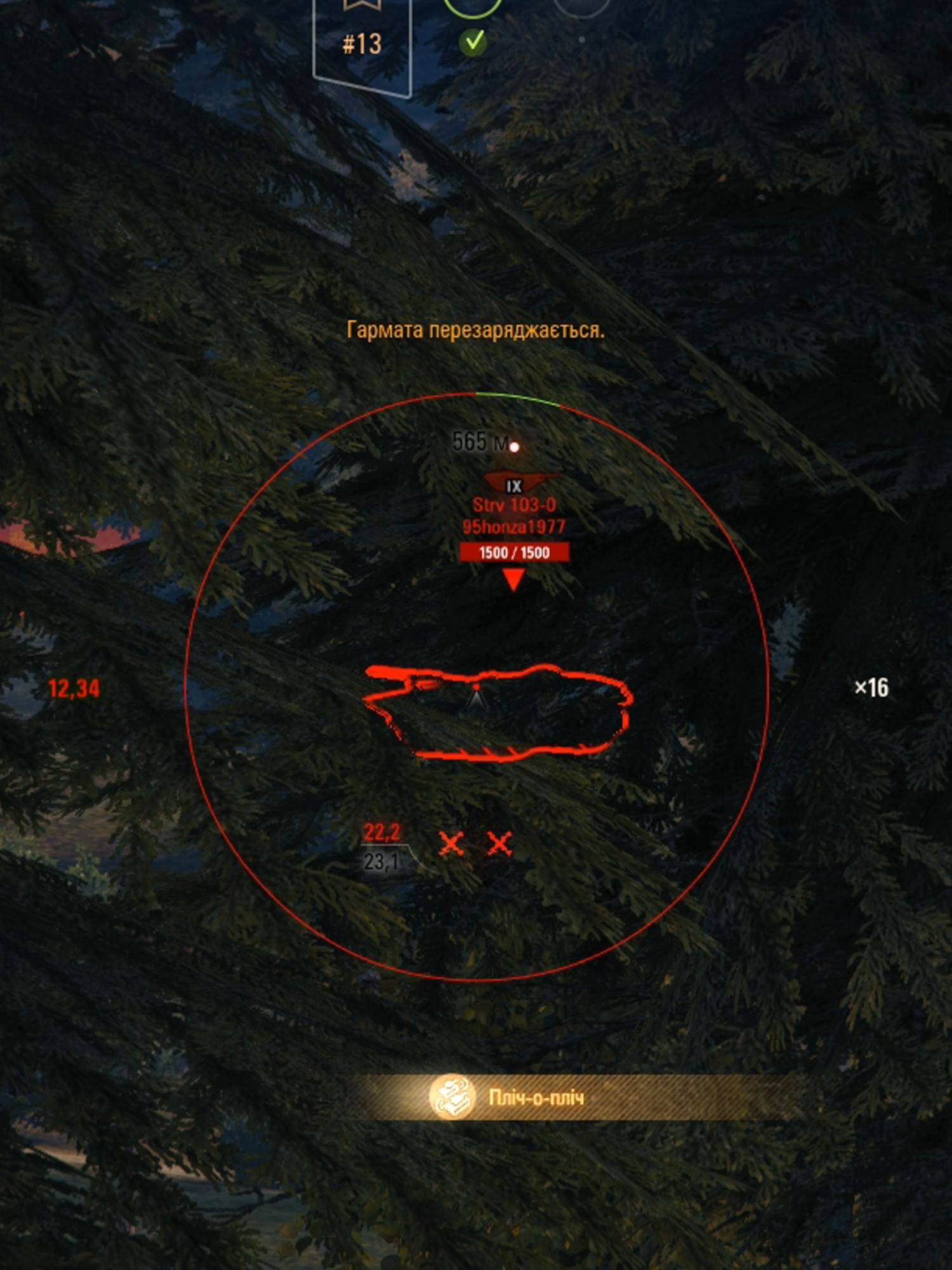Select the player name 95honza1977
The height and width of the screenshot is (1270, 952).
click(514, 526)
